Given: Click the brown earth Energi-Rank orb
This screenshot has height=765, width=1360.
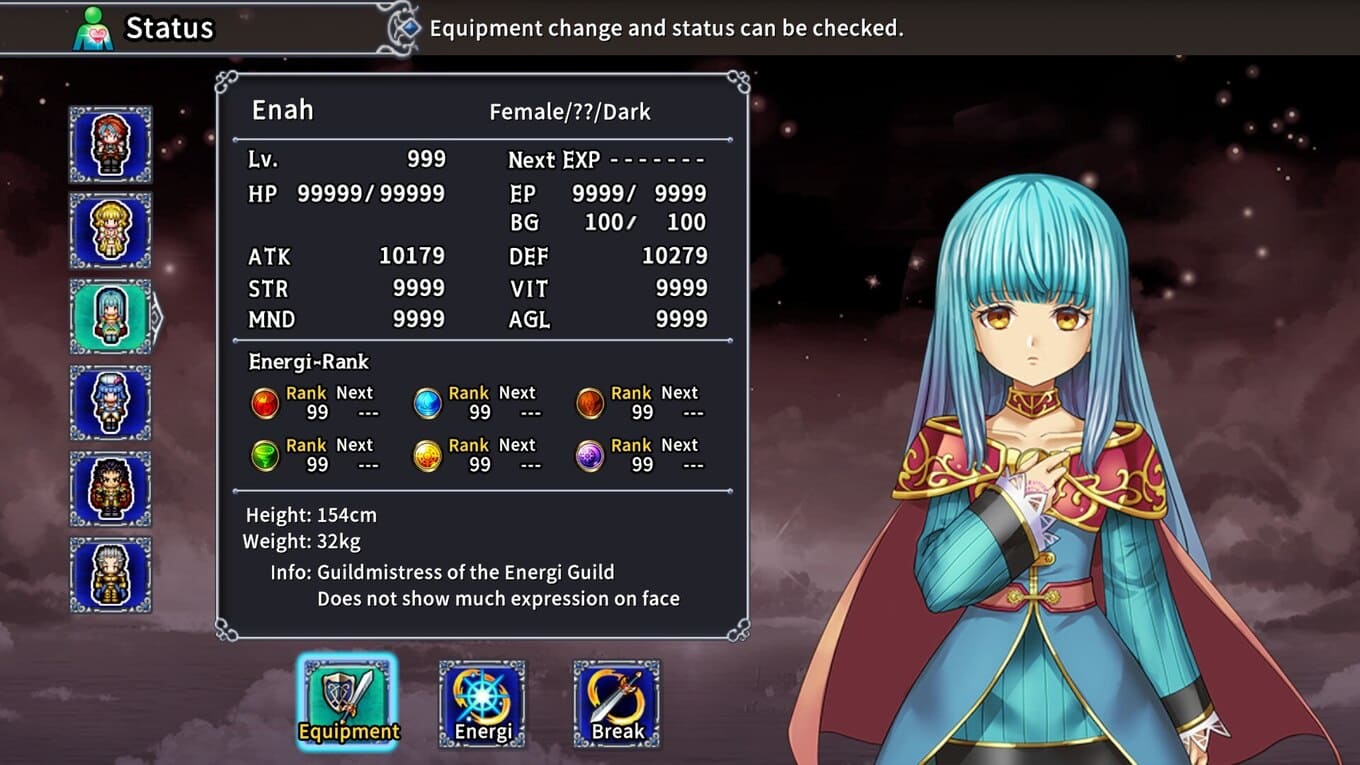Looking at the screenshot, I should point(590,403).
